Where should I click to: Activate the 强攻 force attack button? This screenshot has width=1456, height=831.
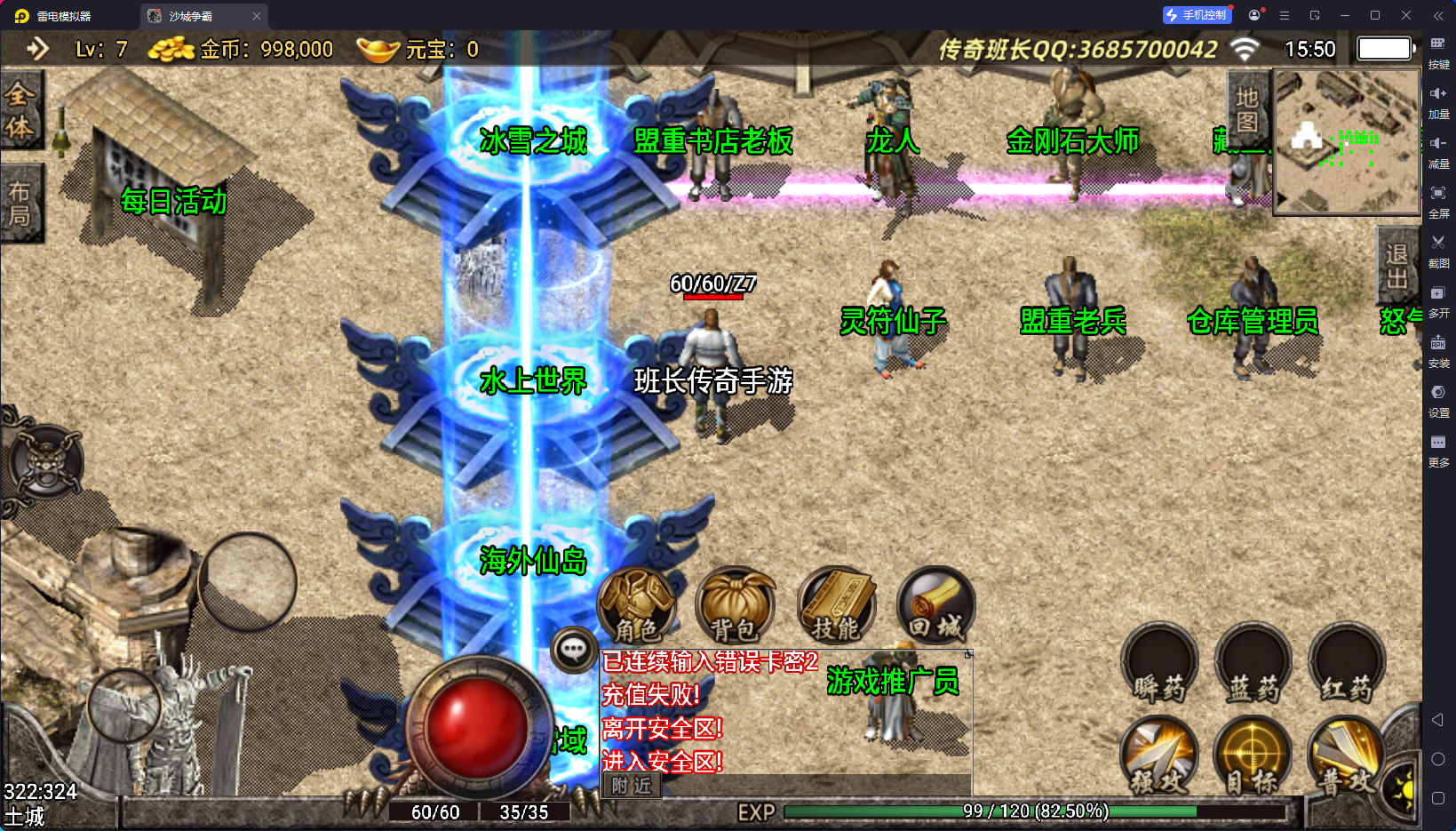1159,757
